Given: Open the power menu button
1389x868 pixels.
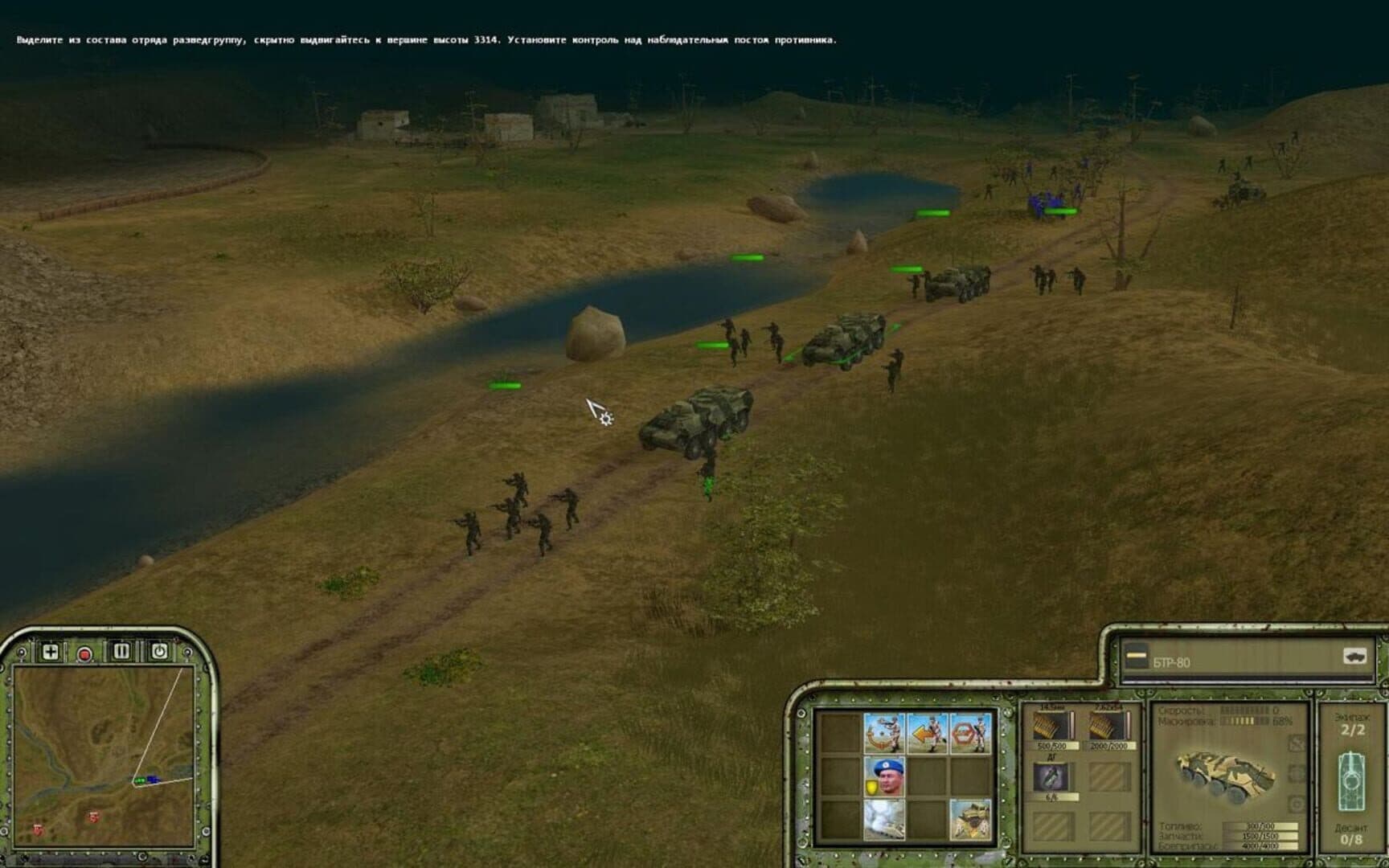Looking at the screenshot, I should (159, 651).
